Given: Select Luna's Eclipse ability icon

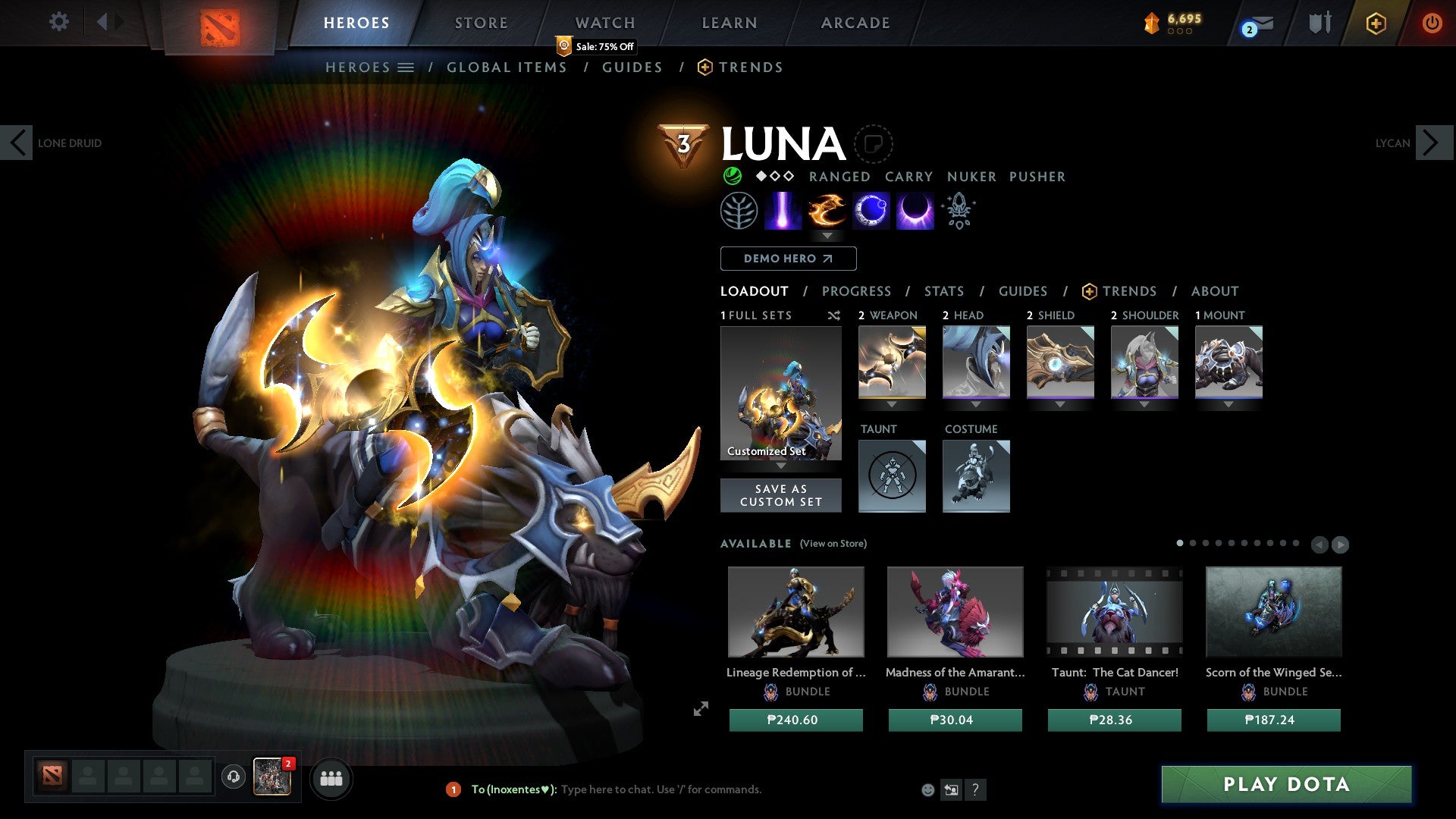Looking at the screenshot, I should click(x=914, y=210).
